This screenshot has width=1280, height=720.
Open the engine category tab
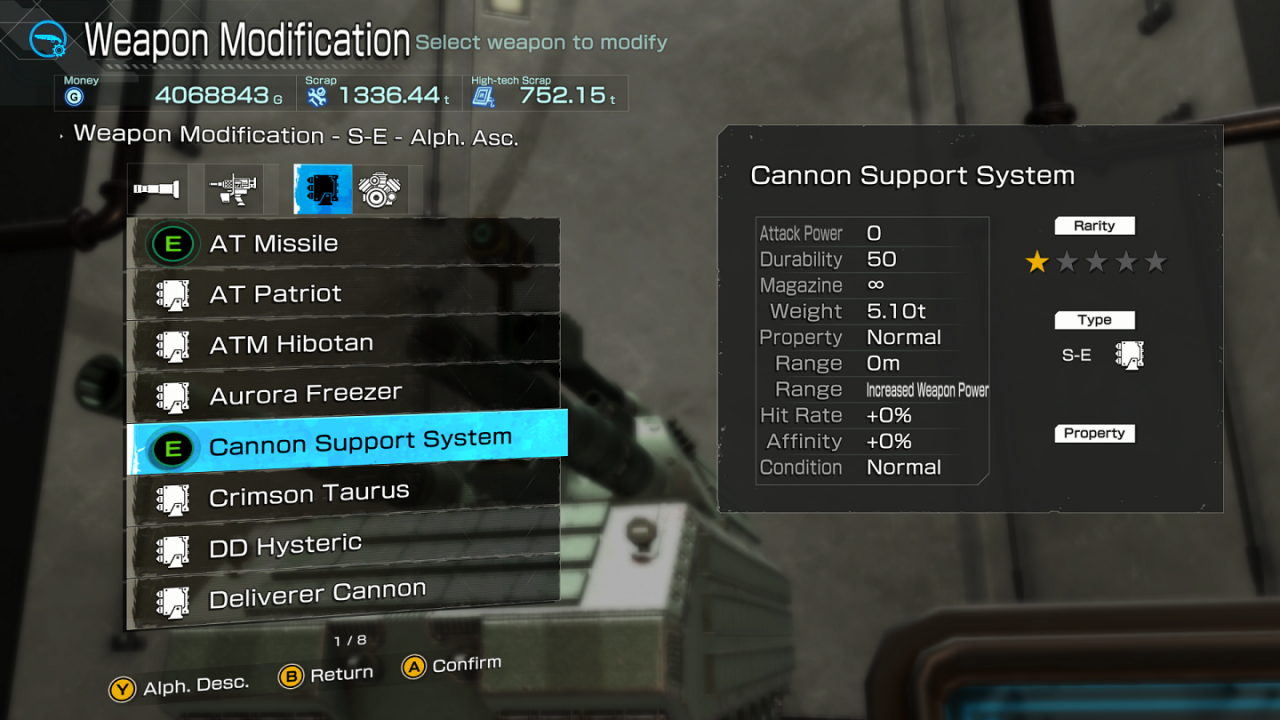379,189
